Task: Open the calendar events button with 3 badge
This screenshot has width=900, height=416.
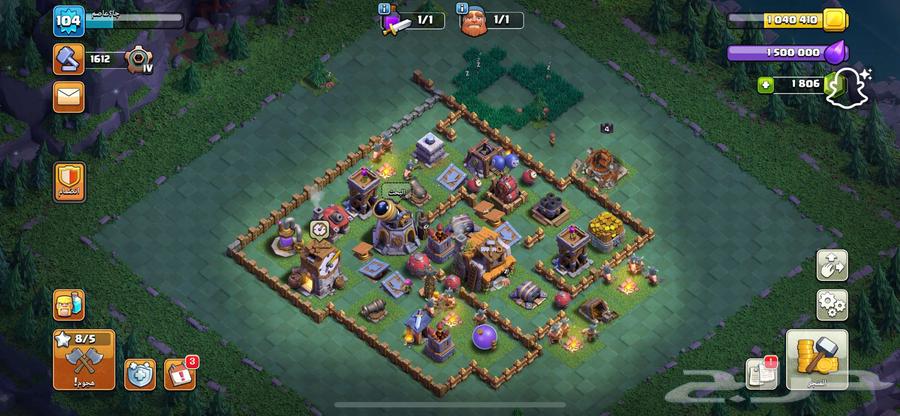Action: 178,372
